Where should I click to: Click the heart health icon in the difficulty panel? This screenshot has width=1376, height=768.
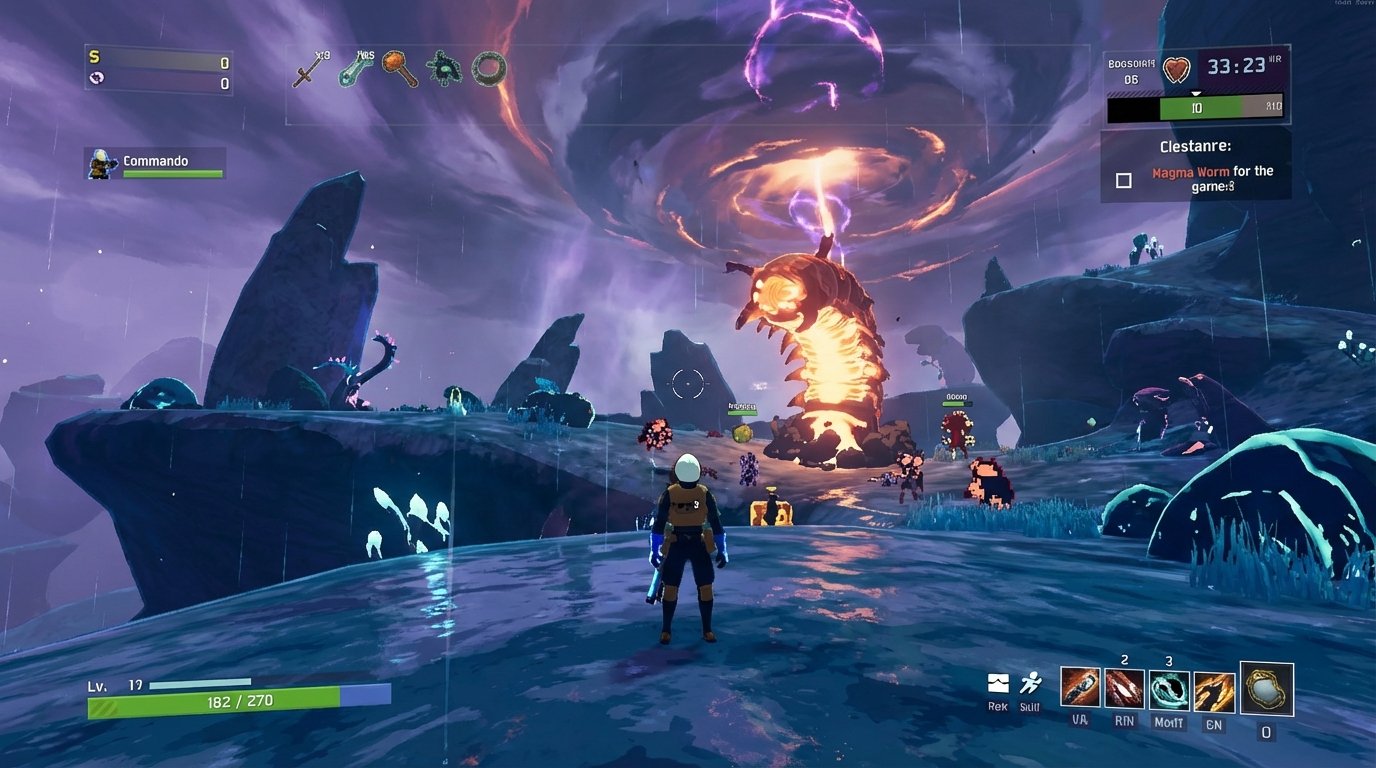click(1178, 68)
